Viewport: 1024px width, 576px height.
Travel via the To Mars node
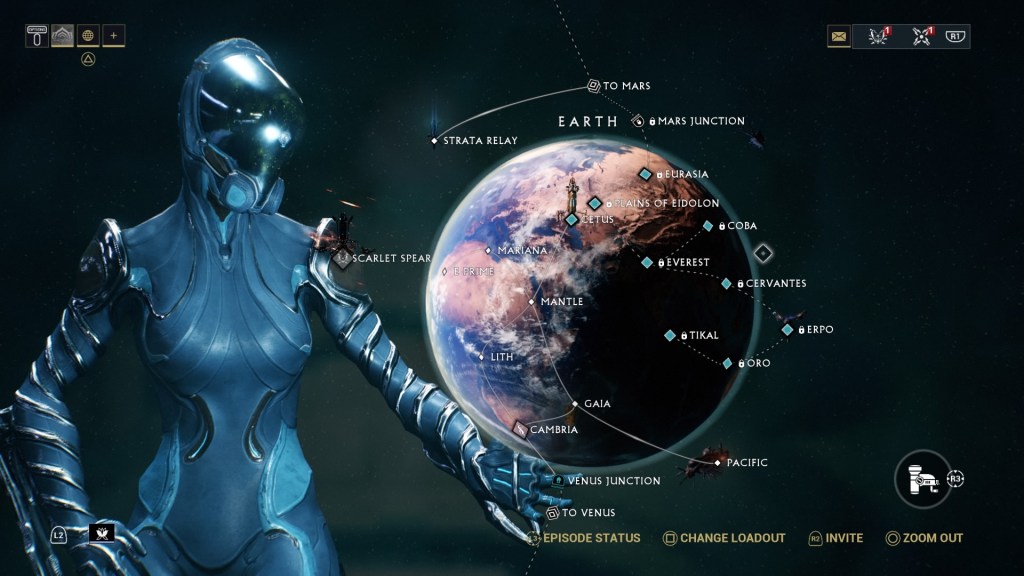593,86
